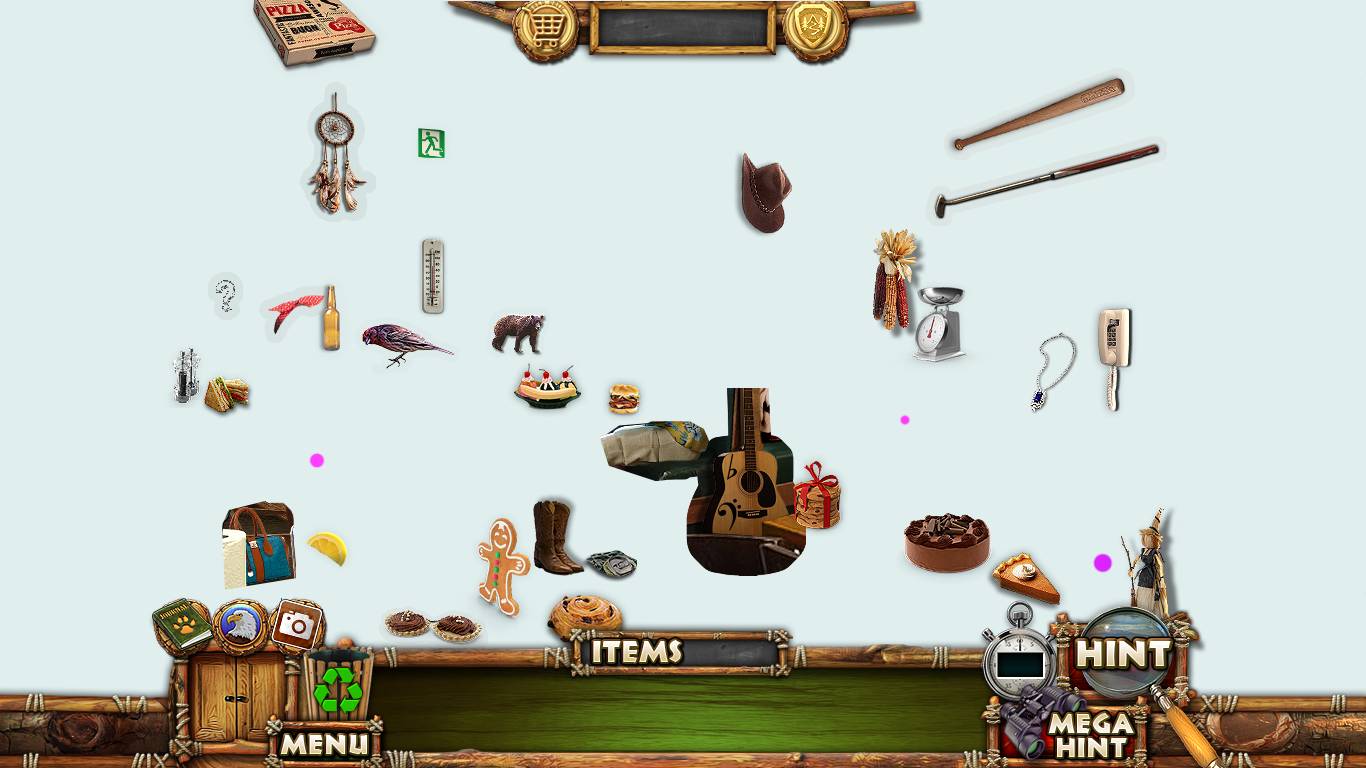The height and width of the screenshot is (768, 1366).
Task: Click the gold badge achievements icon
Action: 815,28
